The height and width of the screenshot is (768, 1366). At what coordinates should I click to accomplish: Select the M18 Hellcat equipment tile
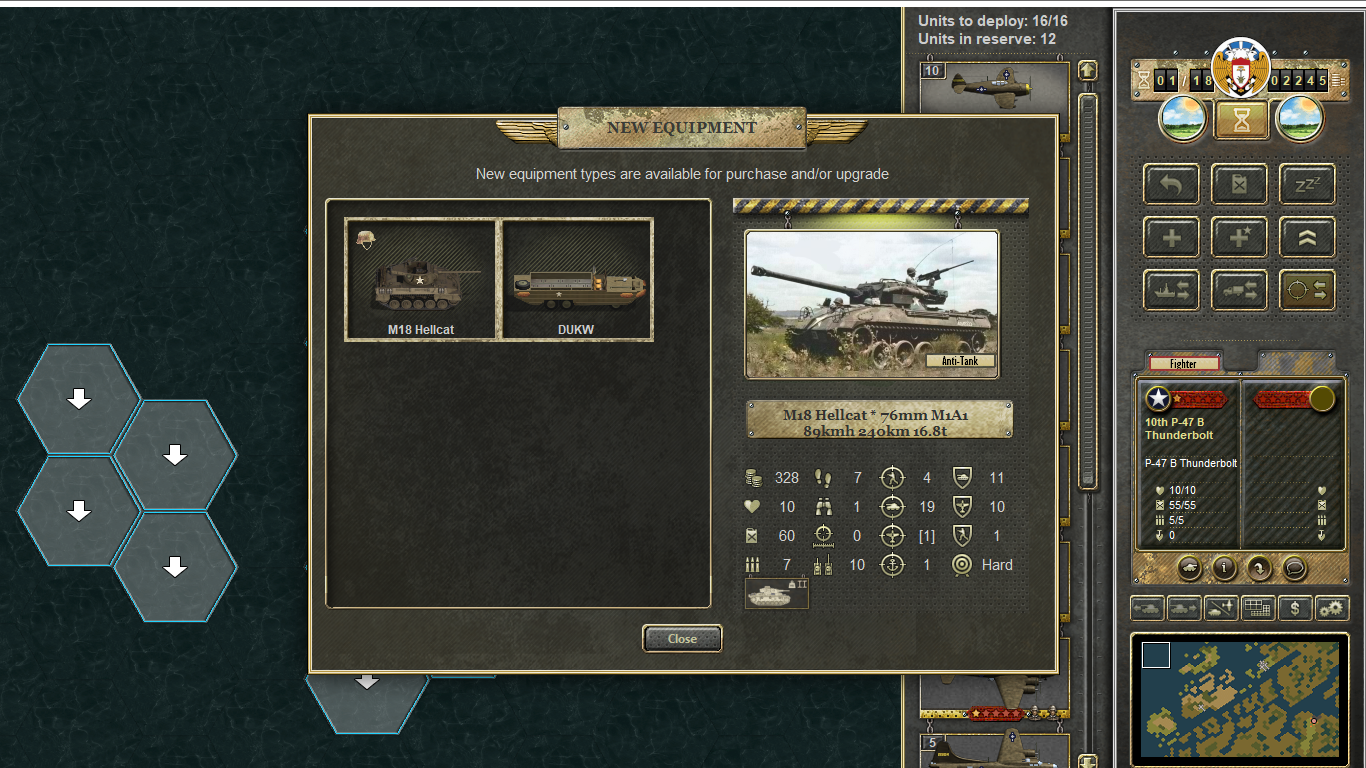coord(421,279)
